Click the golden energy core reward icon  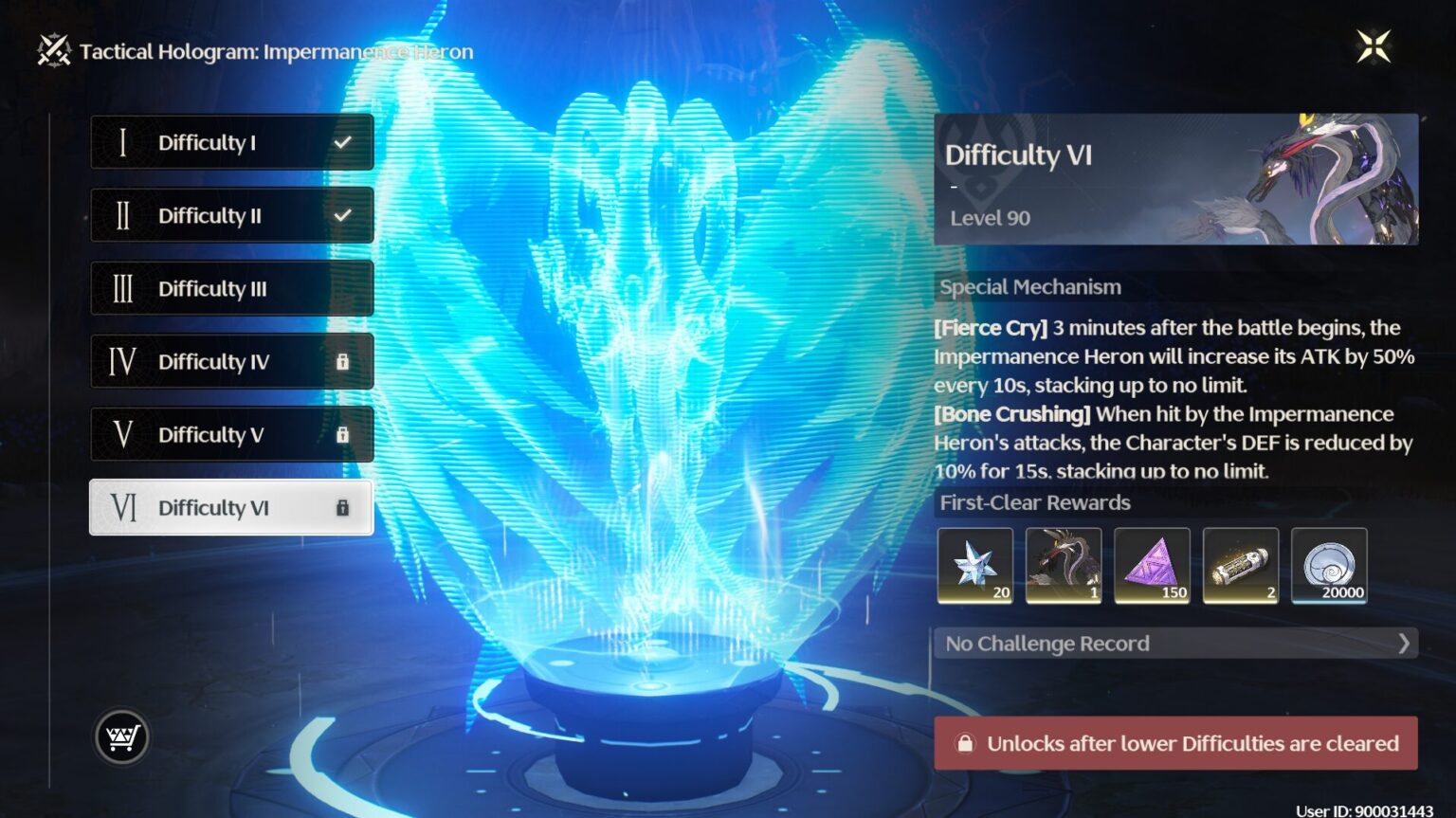[1242, 565]
